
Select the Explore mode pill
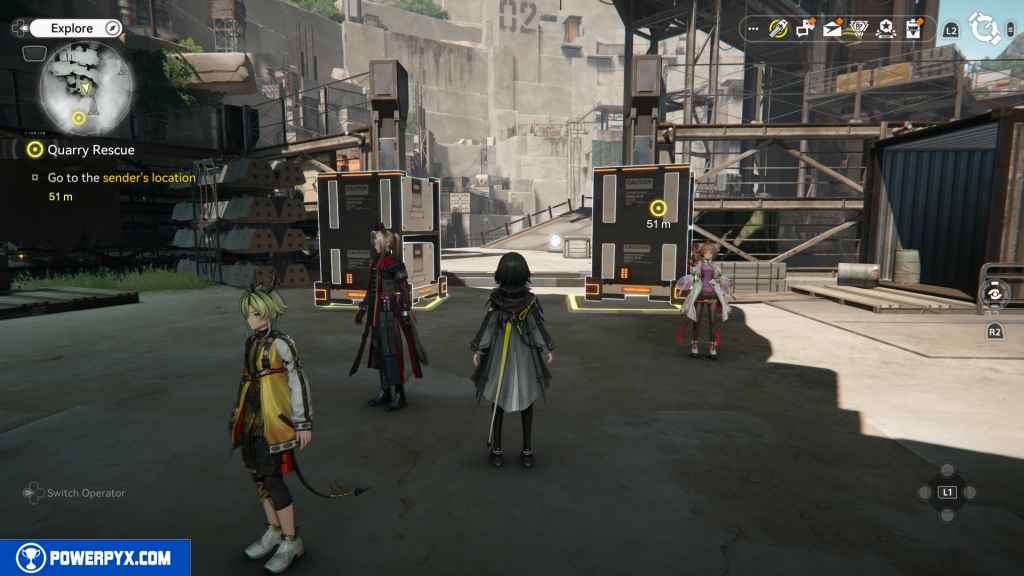76,28
